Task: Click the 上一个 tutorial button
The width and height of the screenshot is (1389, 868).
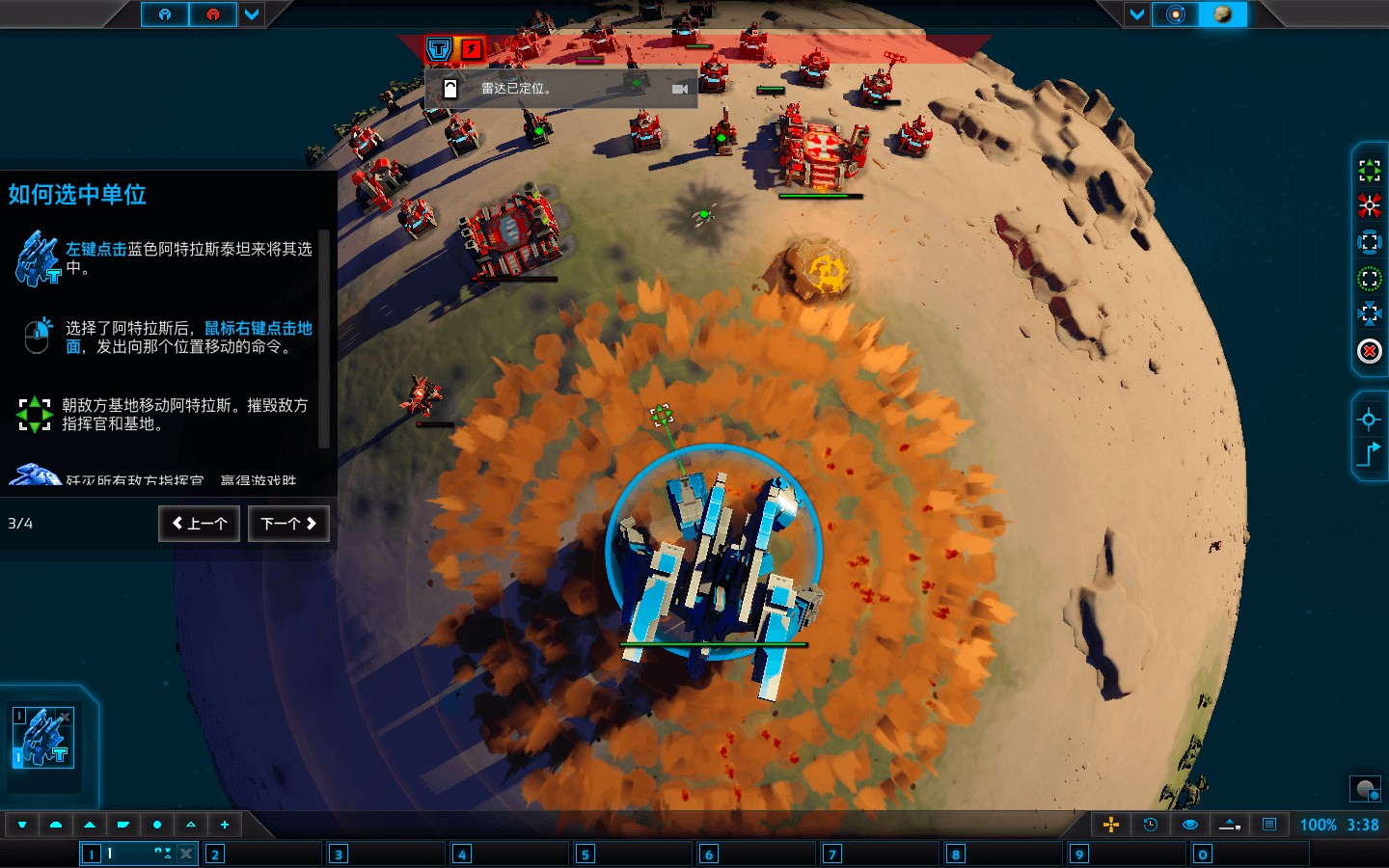Action: [199, 523]
